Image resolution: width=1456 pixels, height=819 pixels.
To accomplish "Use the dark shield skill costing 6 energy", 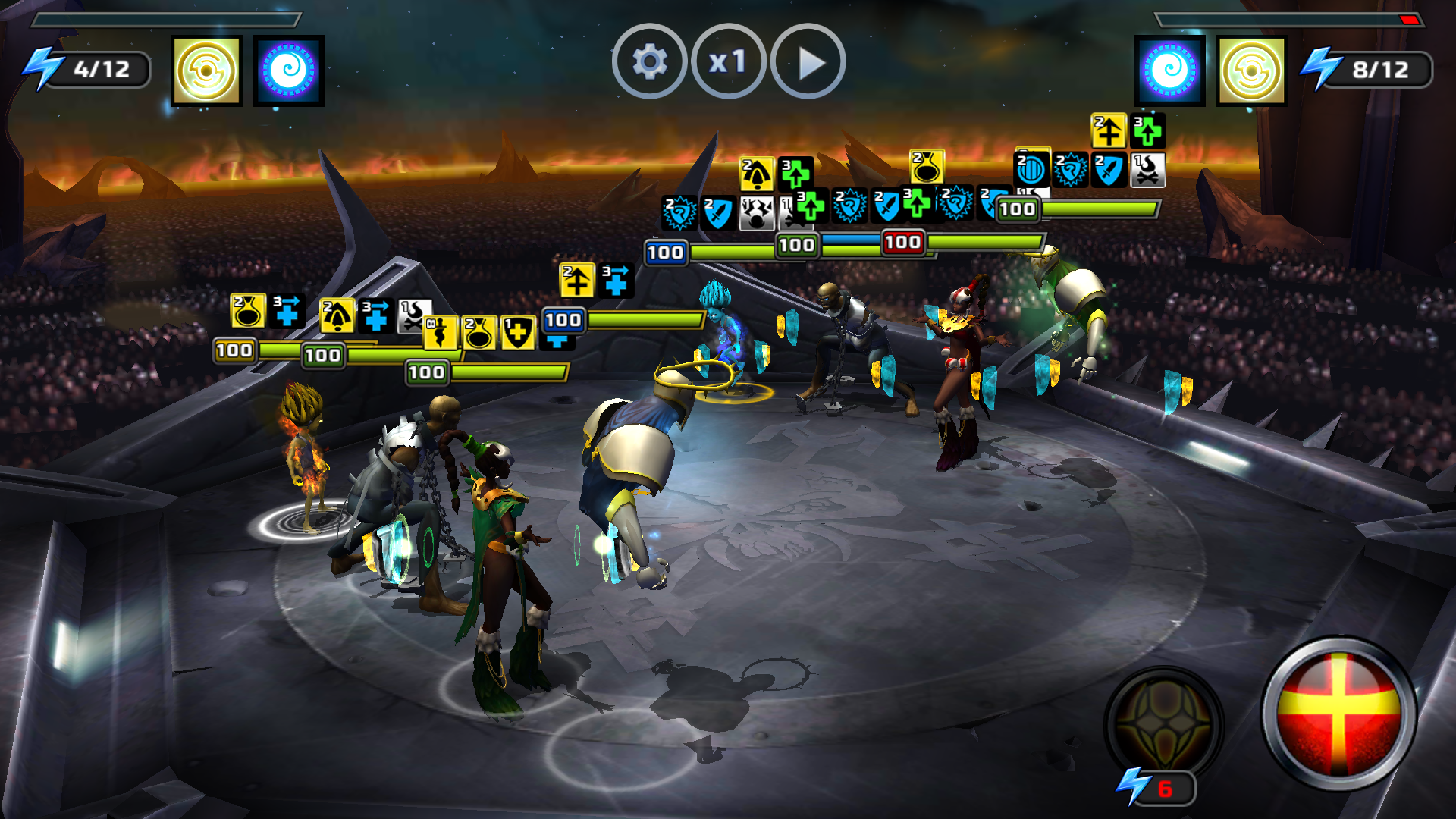I will click(x=1163, y=724).
